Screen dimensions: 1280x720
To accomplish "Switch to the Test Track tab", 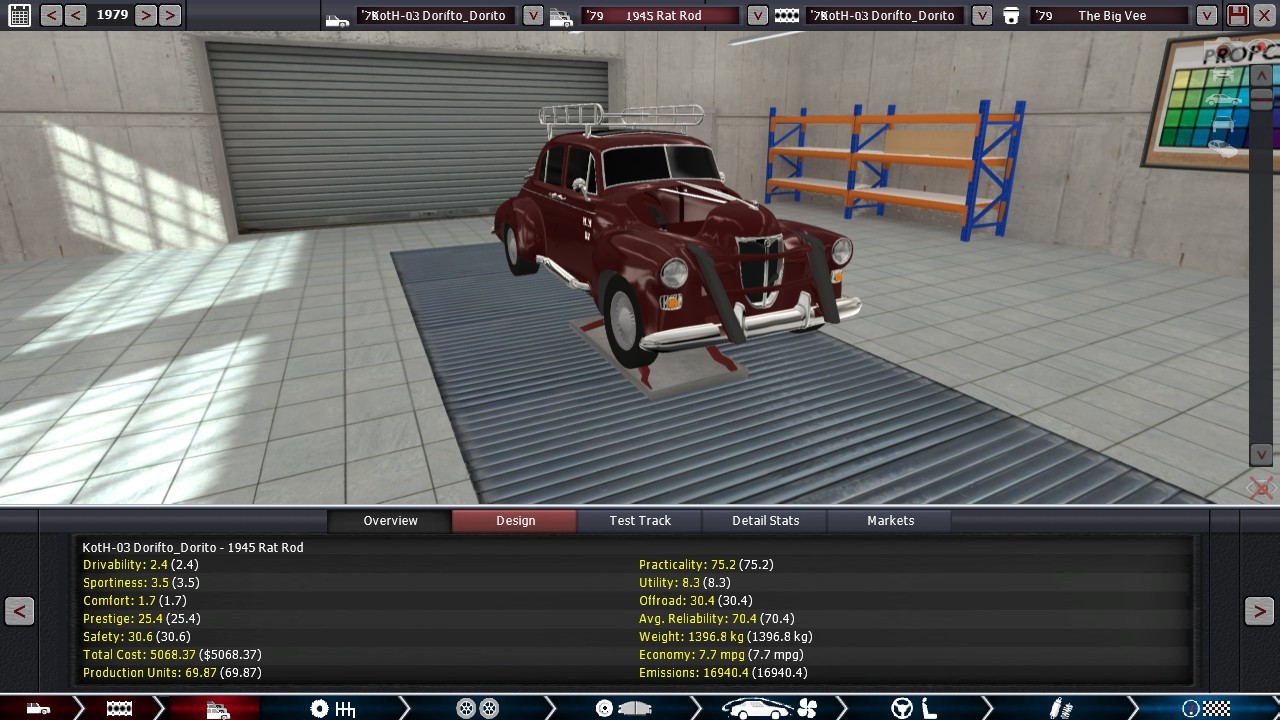I will pos(640,520).
